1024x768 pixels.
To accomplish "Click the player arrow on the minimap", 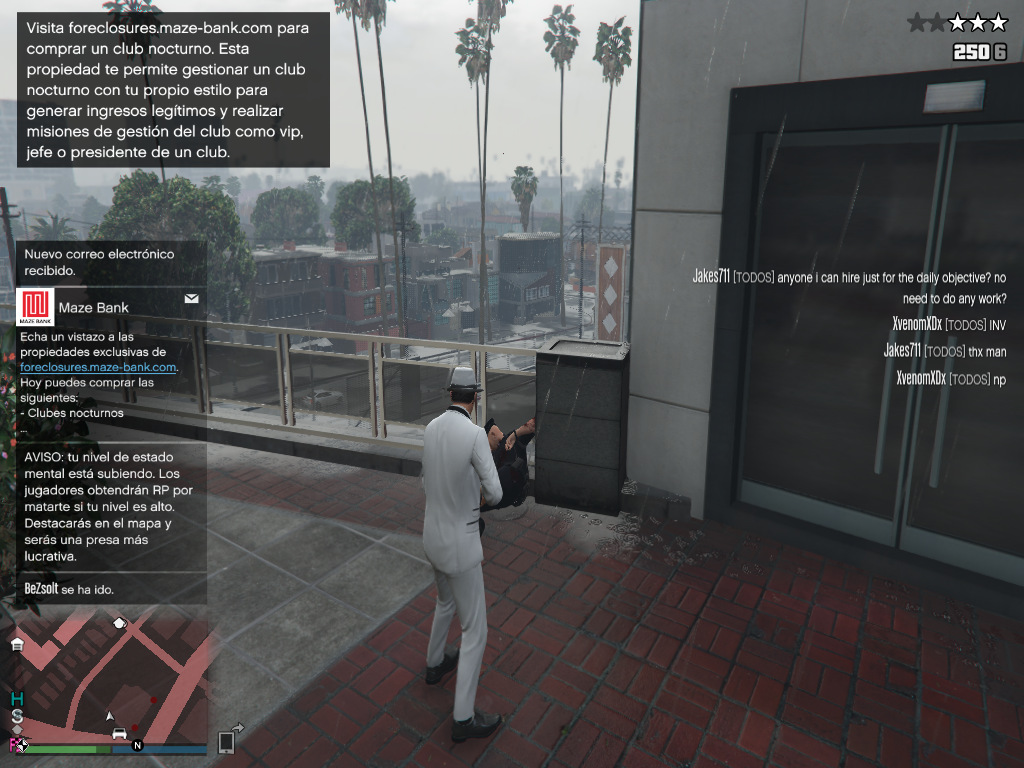I will coord(110,716).
